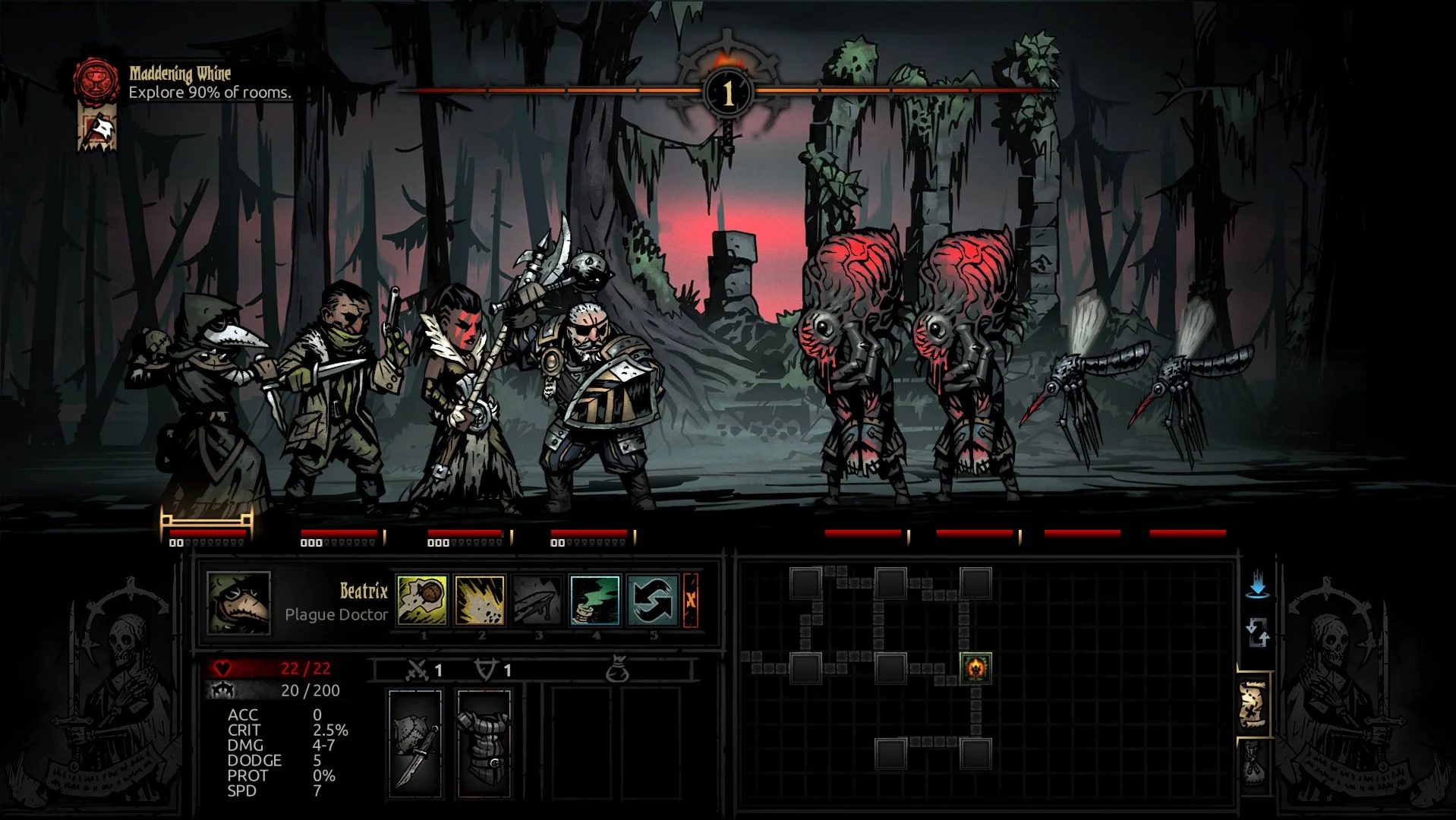Click Beatrix's Plague Doctor portrait
The image size is (1456, 820).
click(238, 603)
